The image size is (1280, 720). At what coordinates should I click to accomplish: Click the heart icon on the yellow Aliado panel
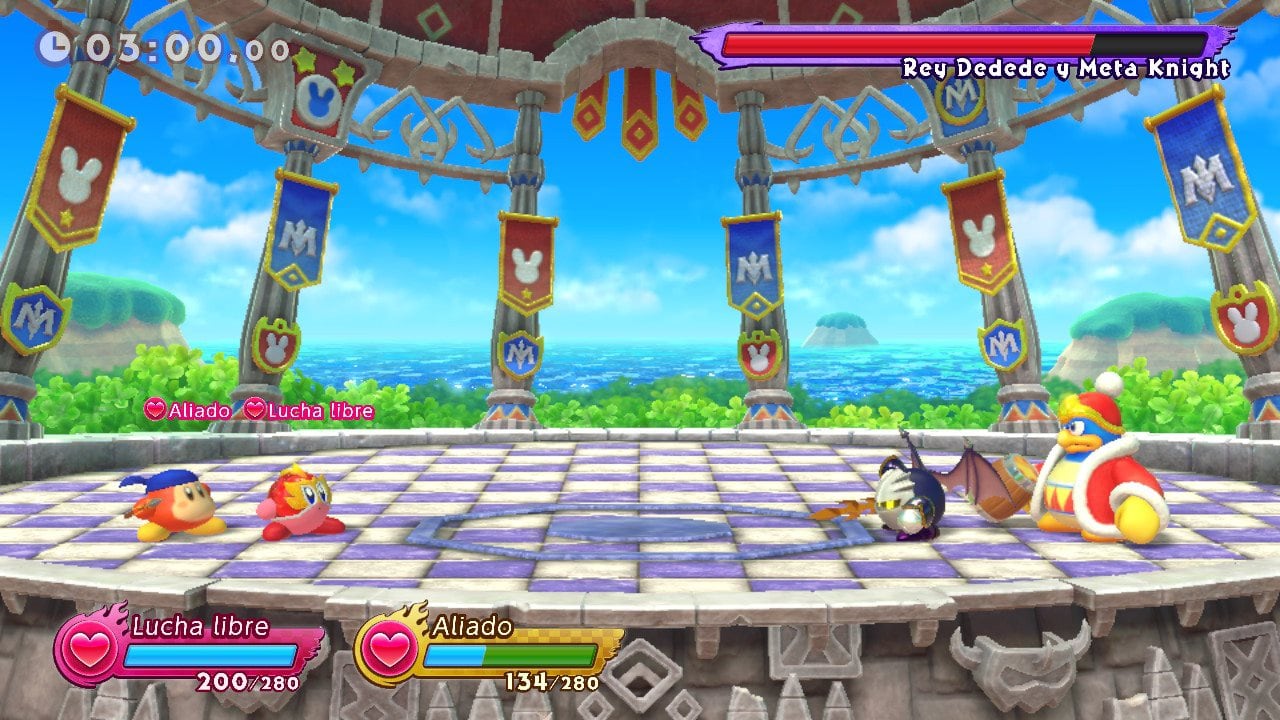coord(388,647)
